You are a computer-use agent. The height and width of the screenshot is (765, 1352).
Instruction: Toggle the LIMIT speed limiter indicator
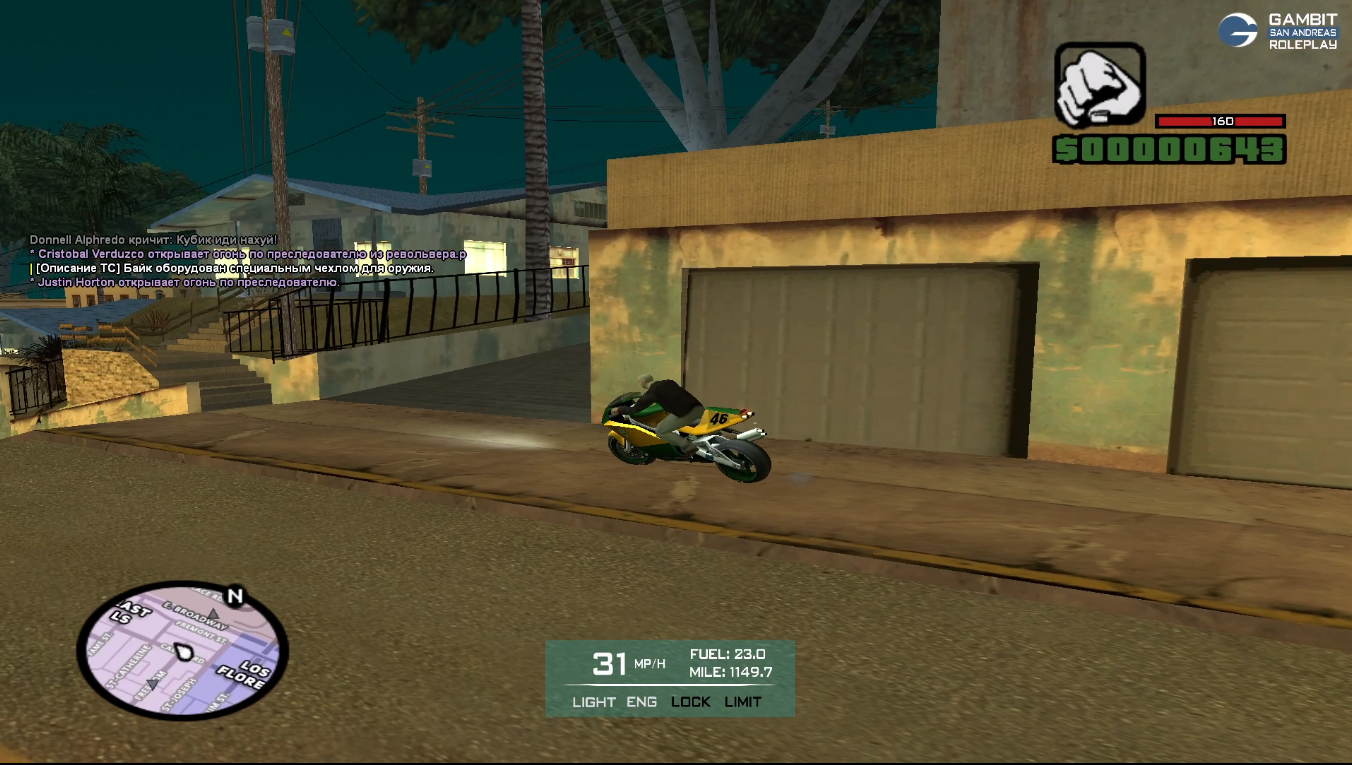(x=743, y=702)
